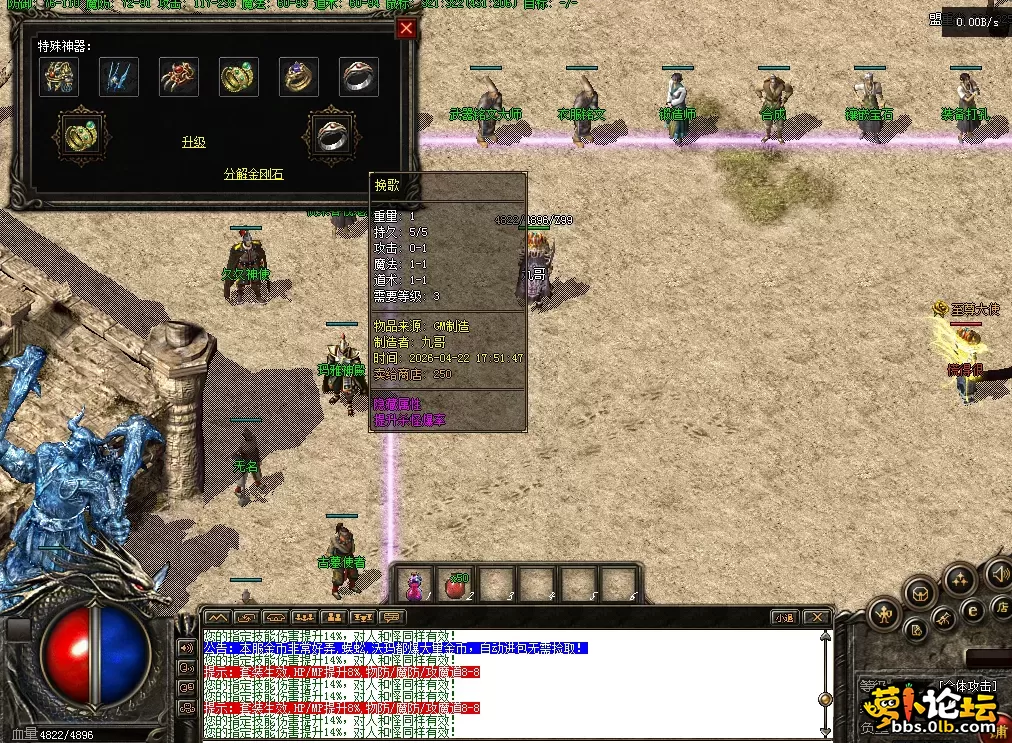Select the blue crystal blade artifact

[119, 77]
